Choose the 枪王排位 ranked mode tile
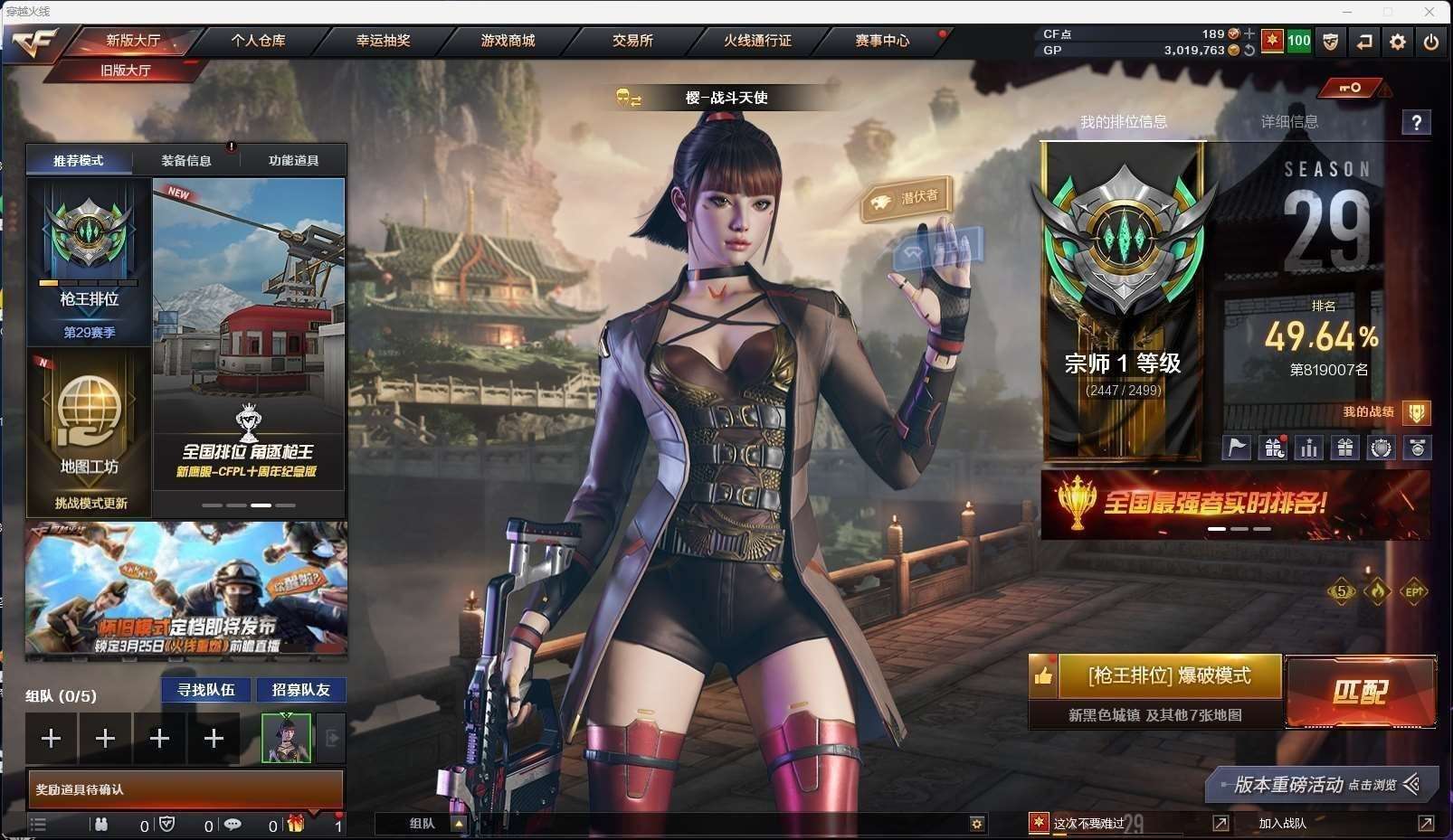 89,260
